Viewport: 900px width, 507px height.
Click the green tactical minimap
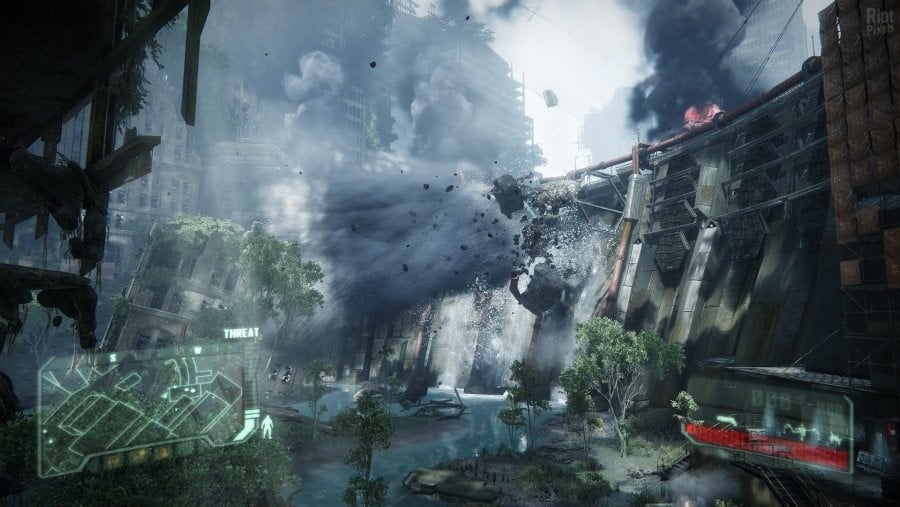(x=140, y=400)
